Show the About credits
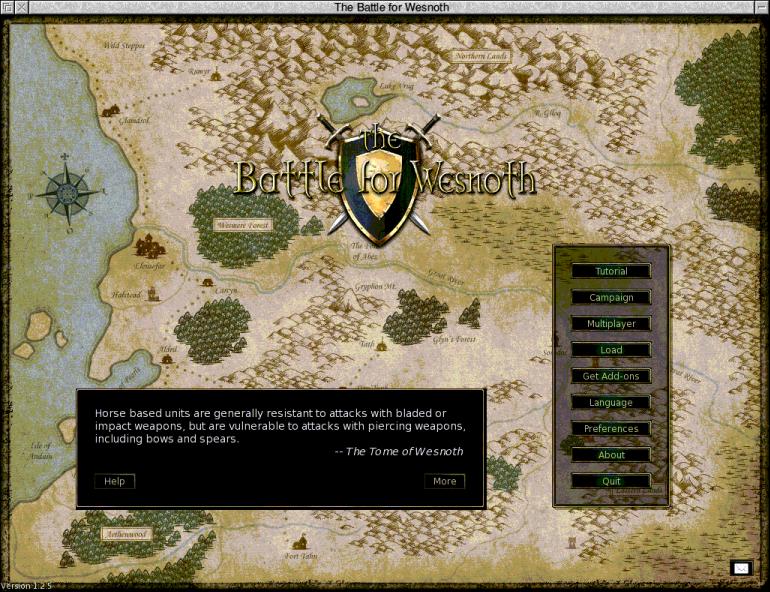770x592 pixels. (x=611, y=455)
